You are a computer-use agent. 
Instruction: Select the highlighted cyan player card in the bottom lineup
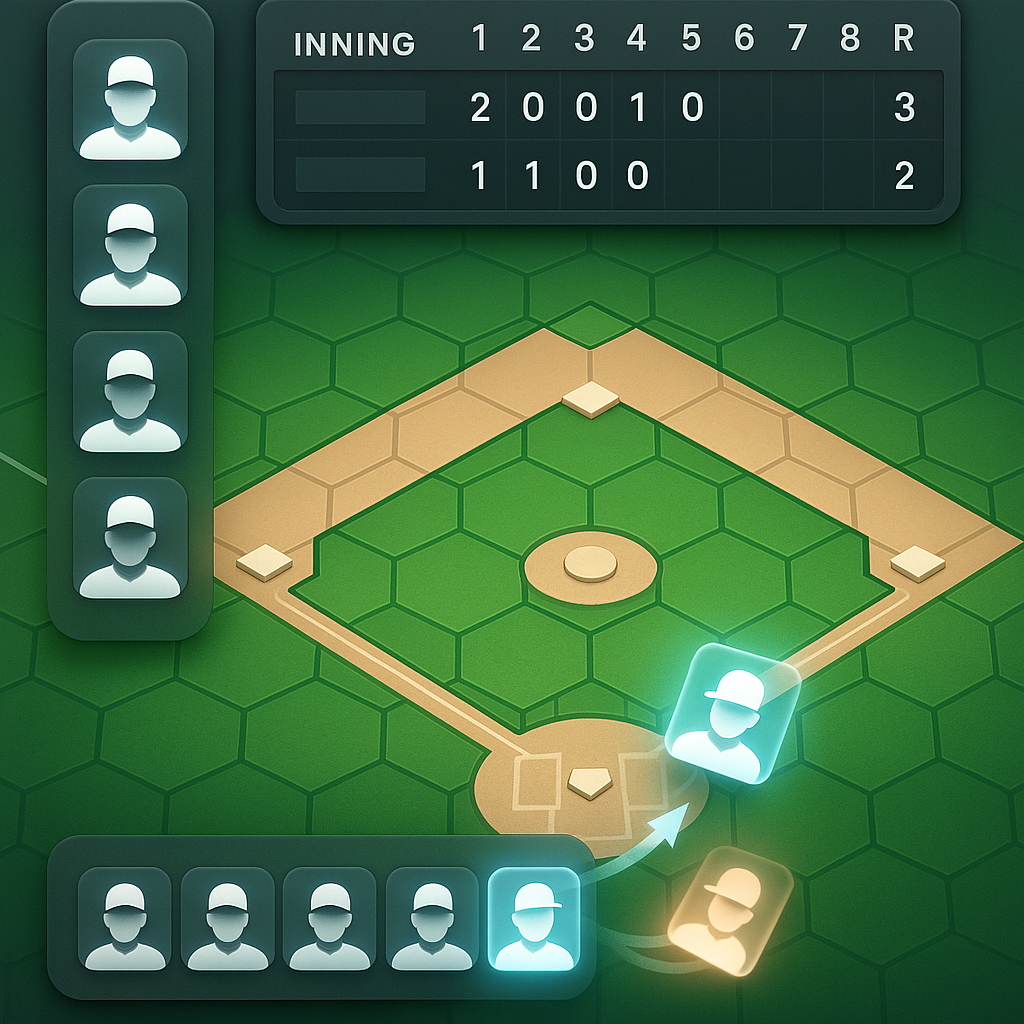click(x=533, y=919)
